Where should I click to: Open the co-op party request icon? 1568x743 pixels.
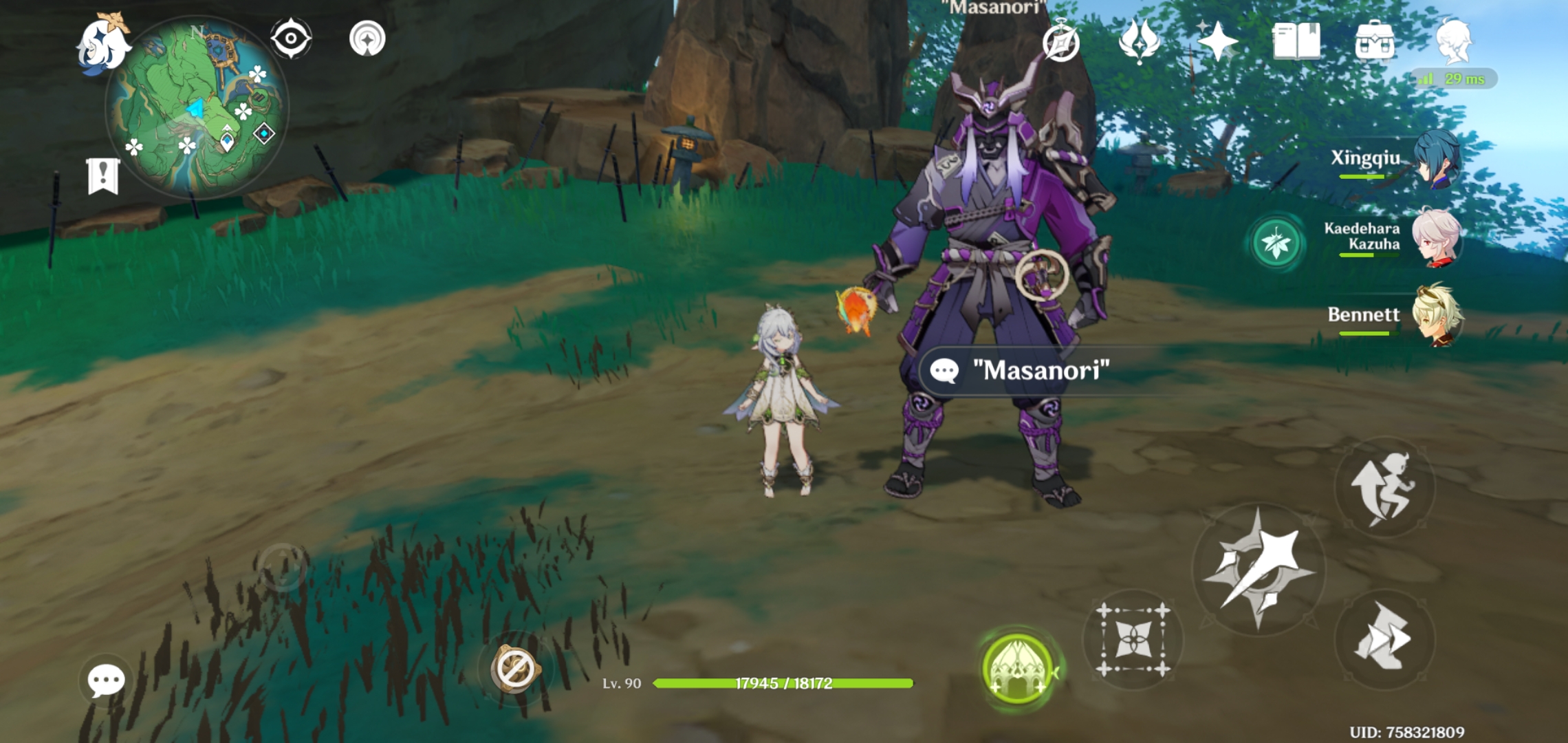1139,43
